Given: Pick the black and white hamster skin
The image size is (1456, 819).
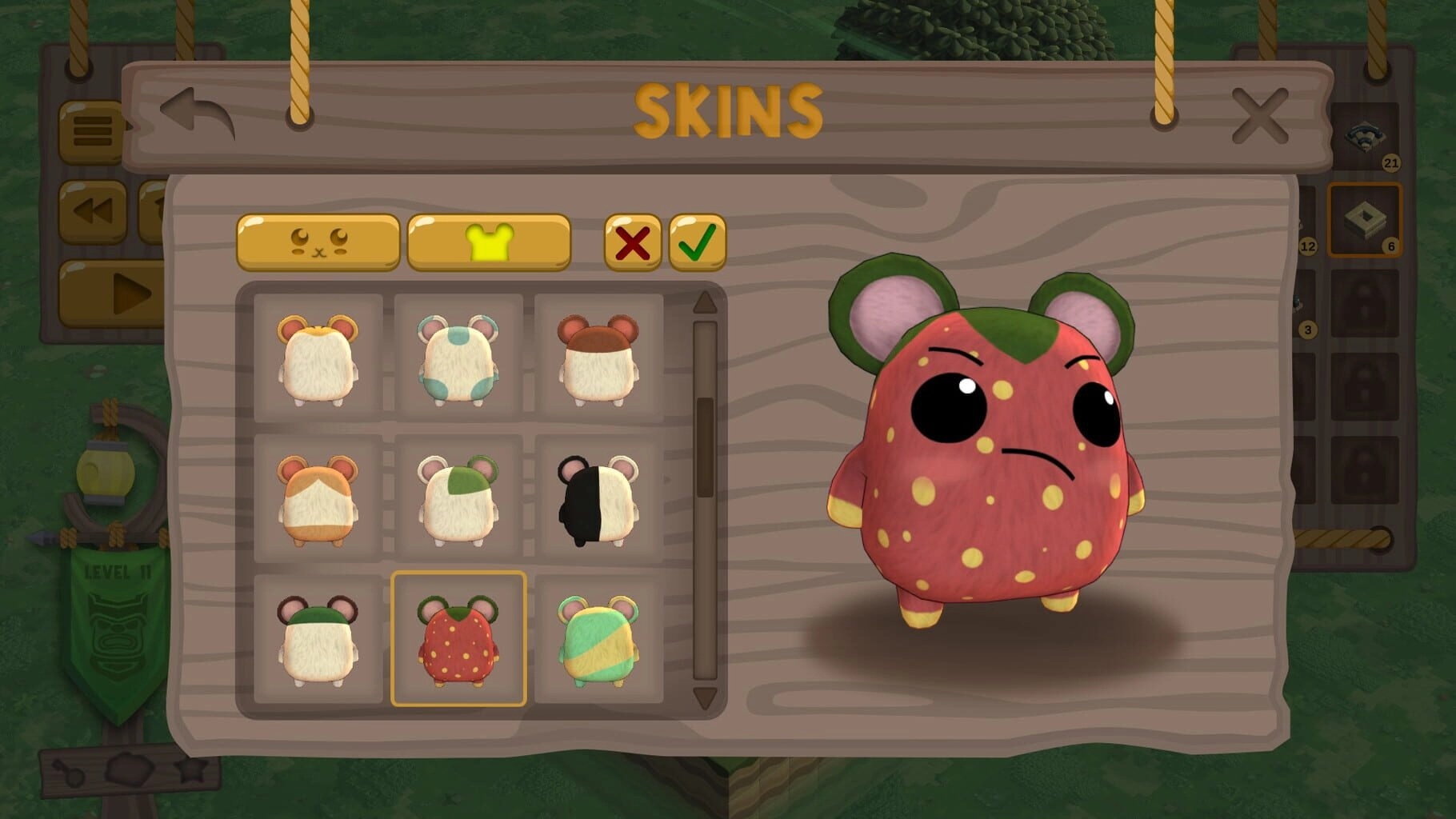Looking at the screenshot, I should [x=598, y=498].
